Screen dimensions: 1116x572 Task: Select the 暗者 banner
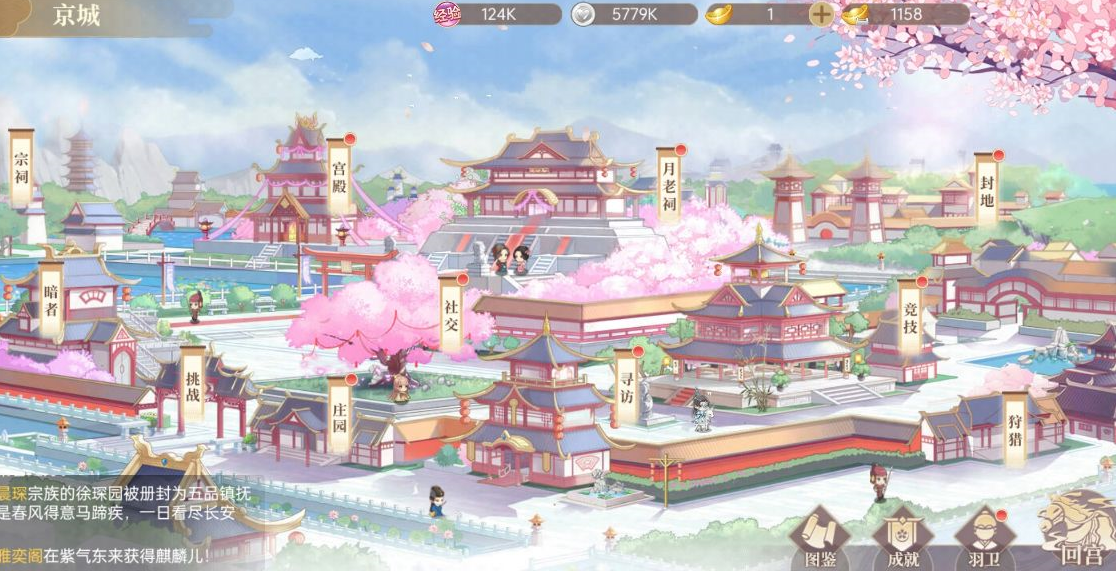pyautogui.click(x=51, y=300)
